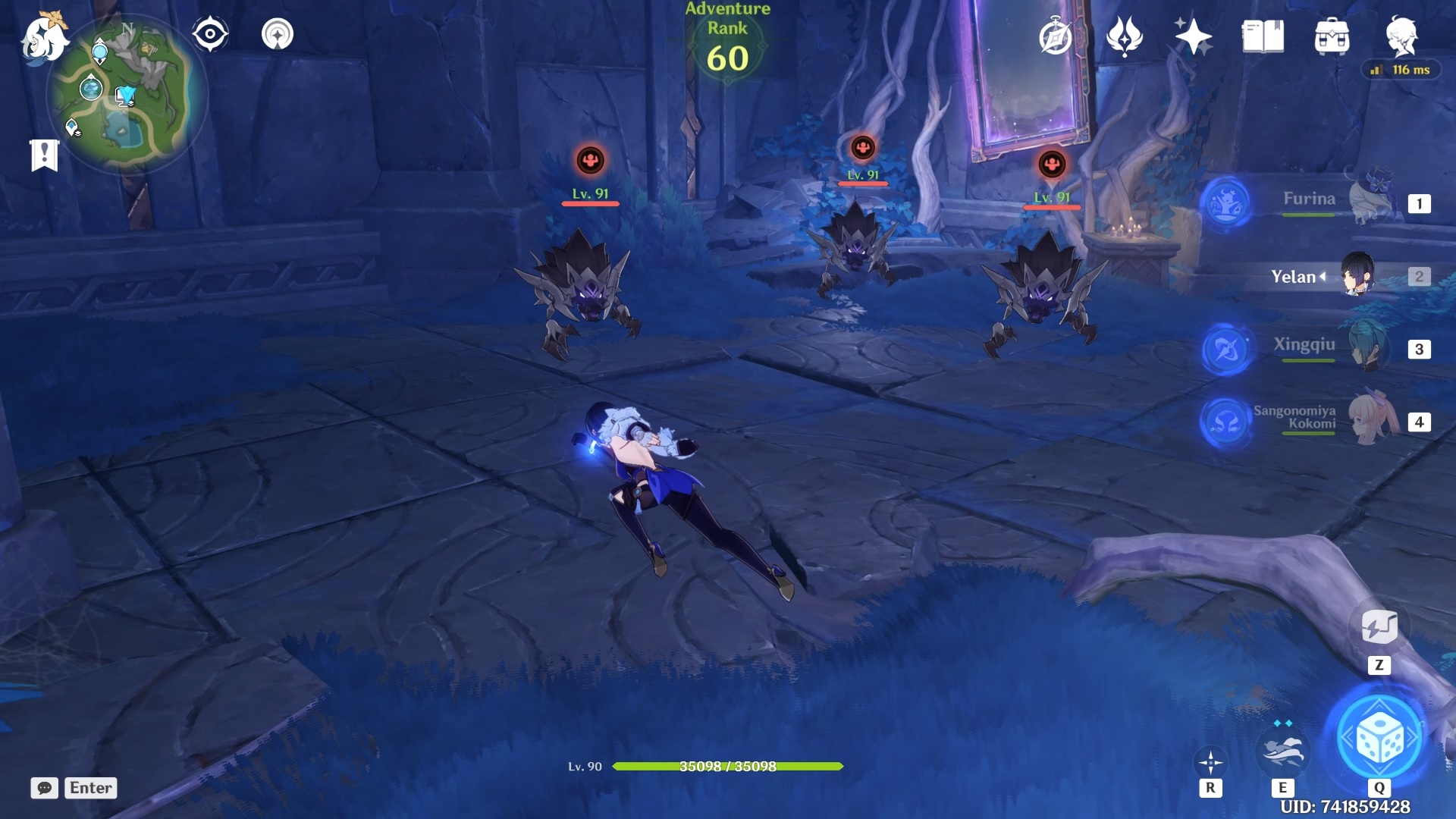Open the circular minimap
Image resolution: width=1456 pixels, height=819 pixels.
pyautogui.click(x=126, y=95)
